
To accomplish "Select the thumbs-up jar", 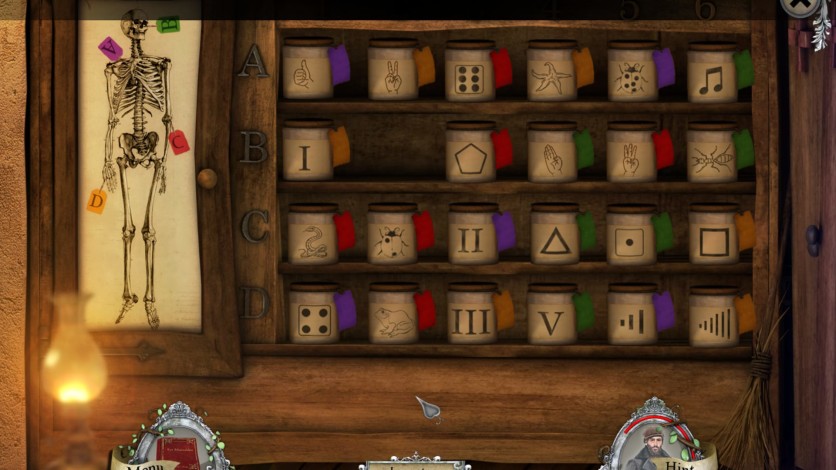I will click(x=307, y=72).
